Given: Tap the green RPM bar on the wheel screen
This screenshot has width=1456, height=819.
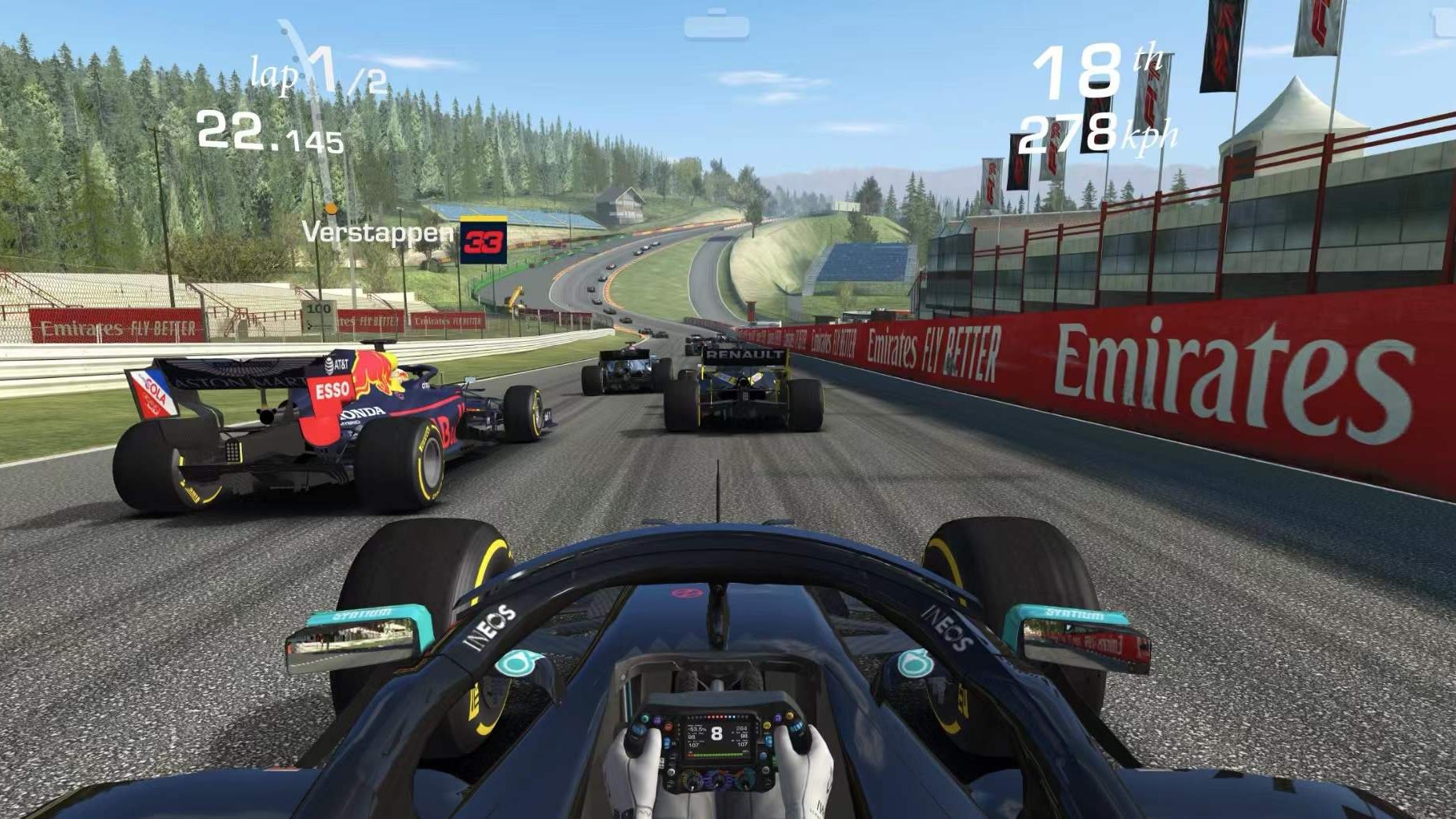Looking at the screenshot, I should (x=717, y=755).
